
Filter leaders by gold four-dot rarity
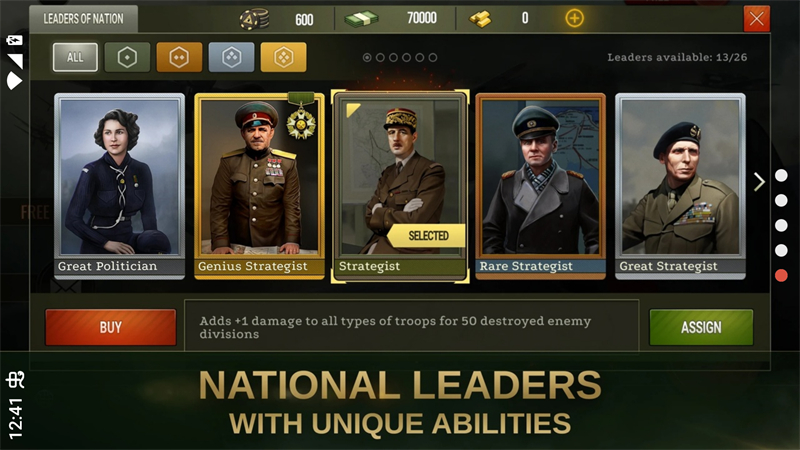283,57
